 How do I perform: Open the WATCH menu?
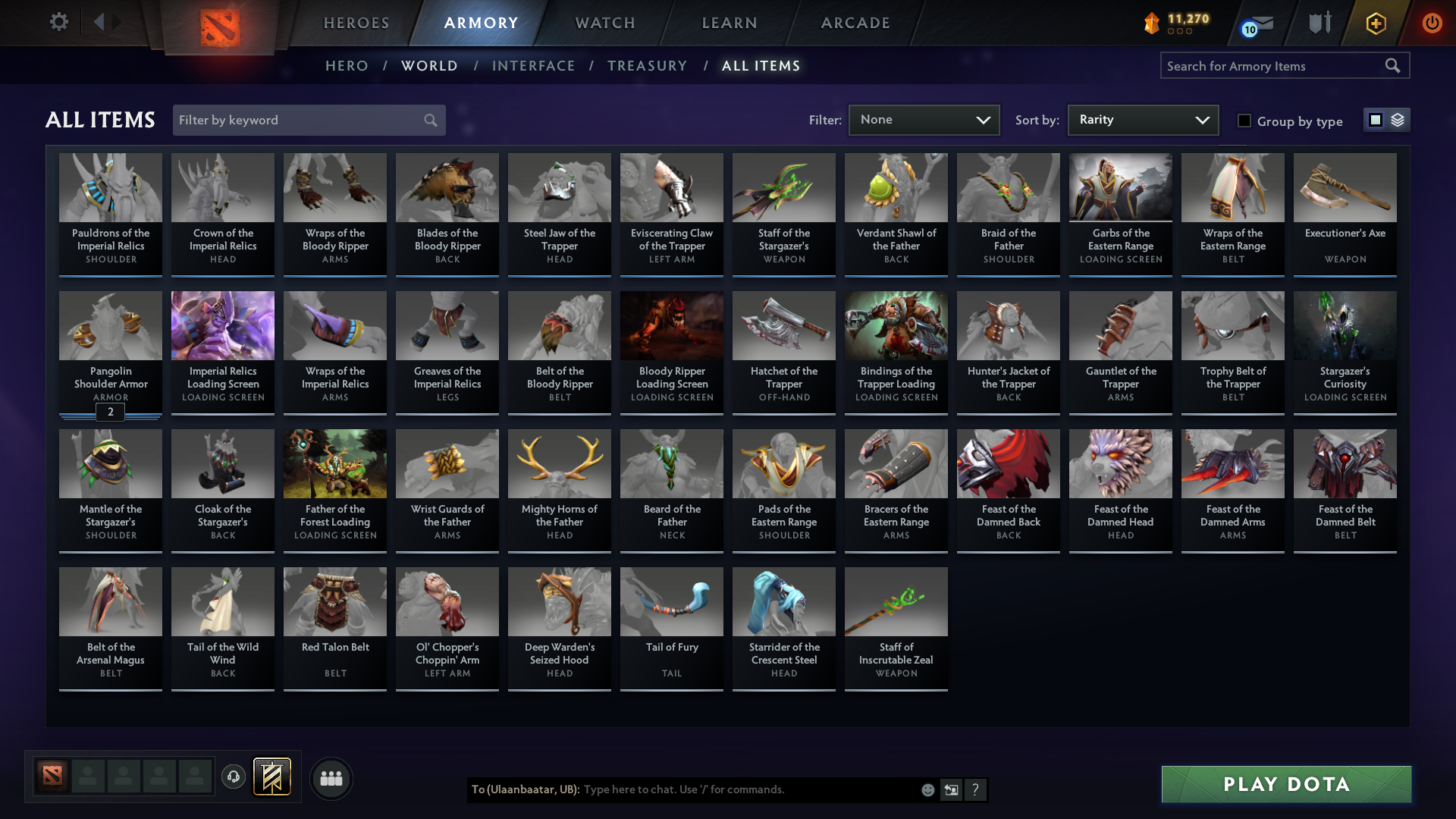604,23
